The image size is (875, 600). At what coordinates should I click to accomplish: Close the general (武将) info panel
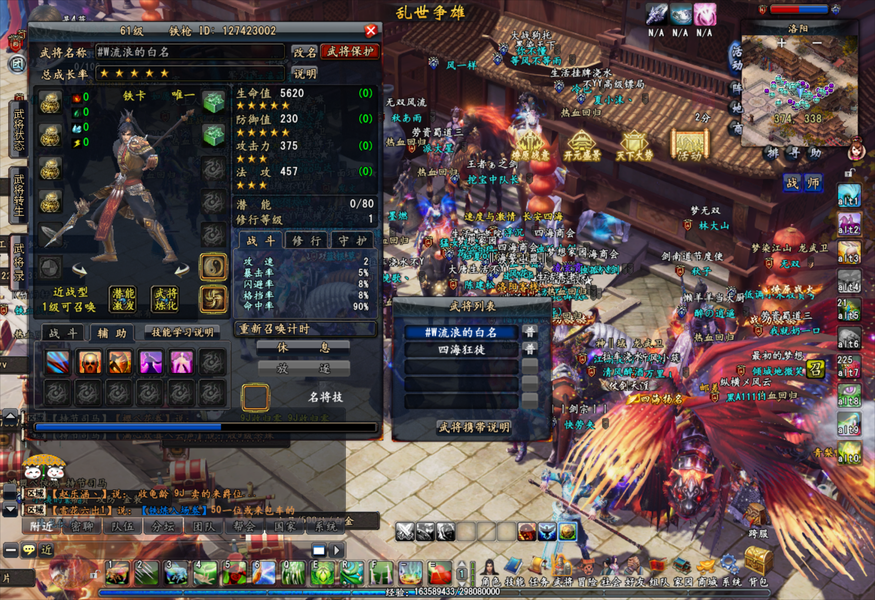[371, 31]
